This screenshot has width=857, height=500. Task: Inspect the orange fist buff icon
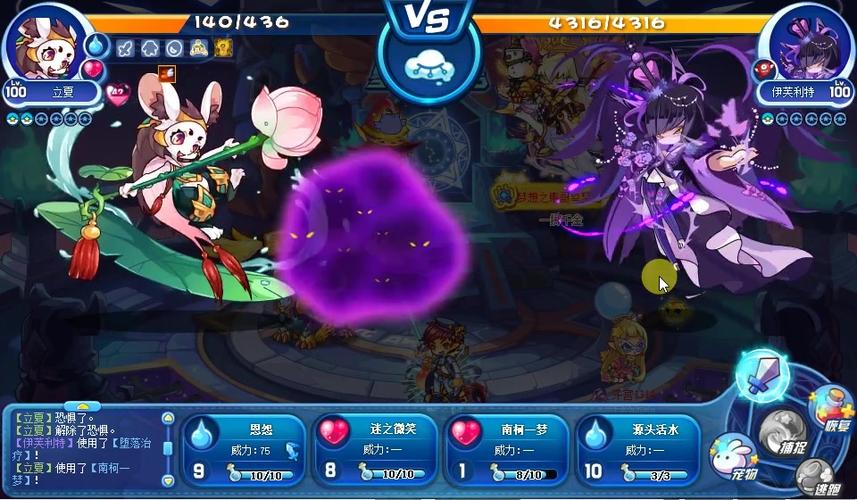pyautogui.click(x=166, y=72)
